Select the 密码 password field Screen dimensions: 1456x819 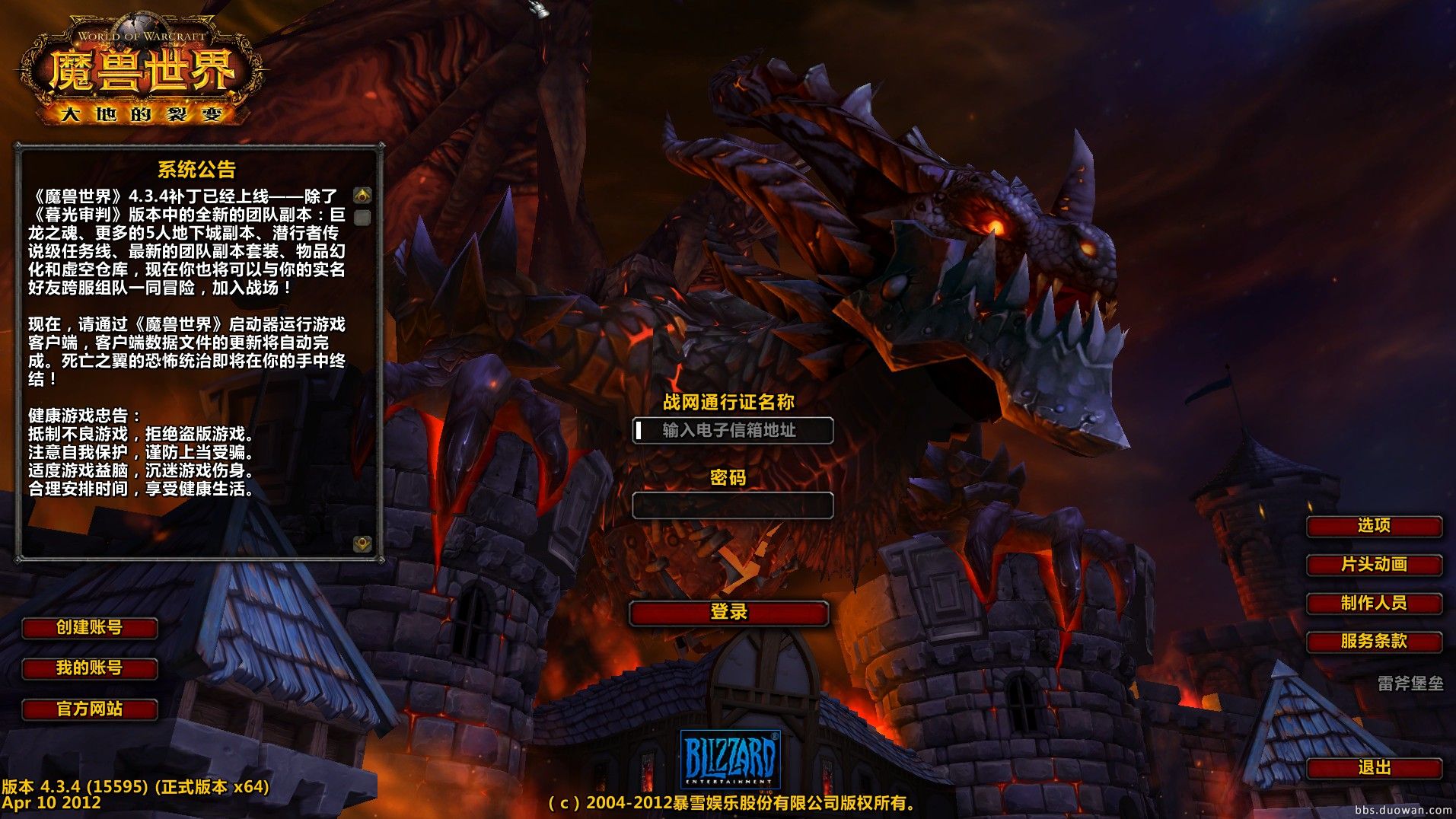[732, 505]
